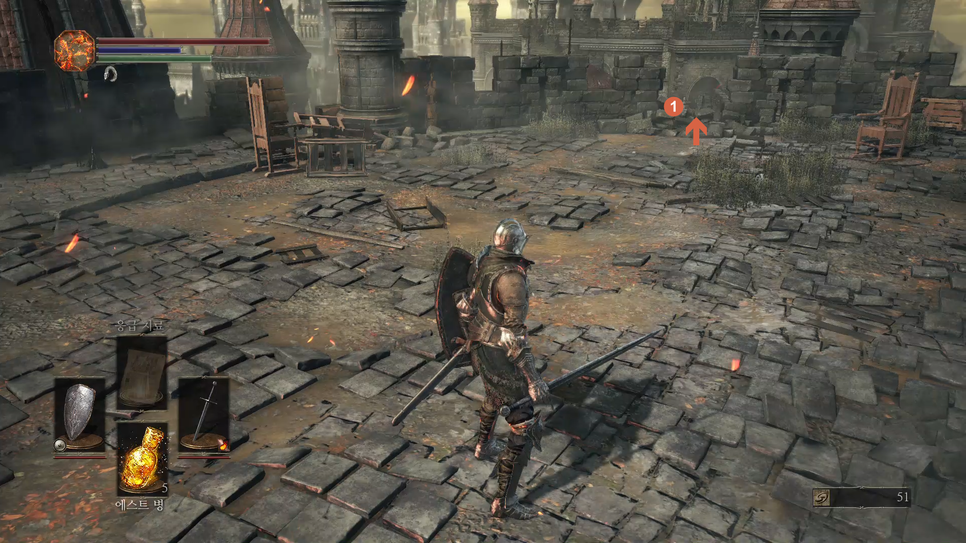This screenshot has height=543, width=966.
Task: Select the Estus Flask item slot
Action: (142, 457)
